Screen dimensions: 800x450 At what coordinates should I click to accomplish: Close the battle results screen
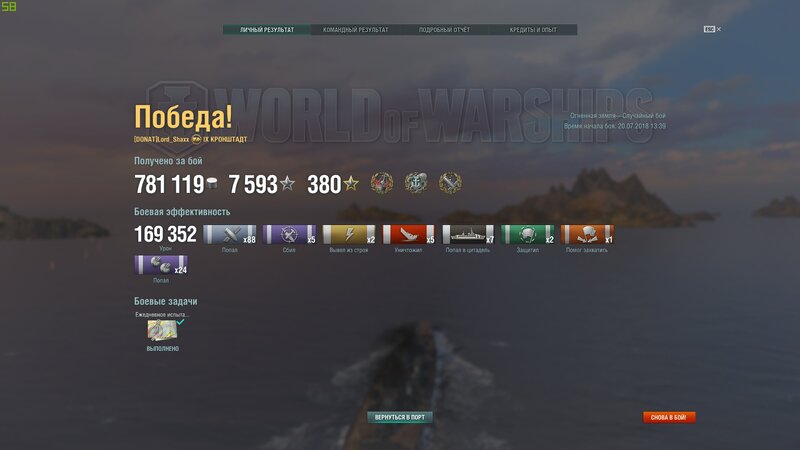pyautogui.click(x=712, y=29)
